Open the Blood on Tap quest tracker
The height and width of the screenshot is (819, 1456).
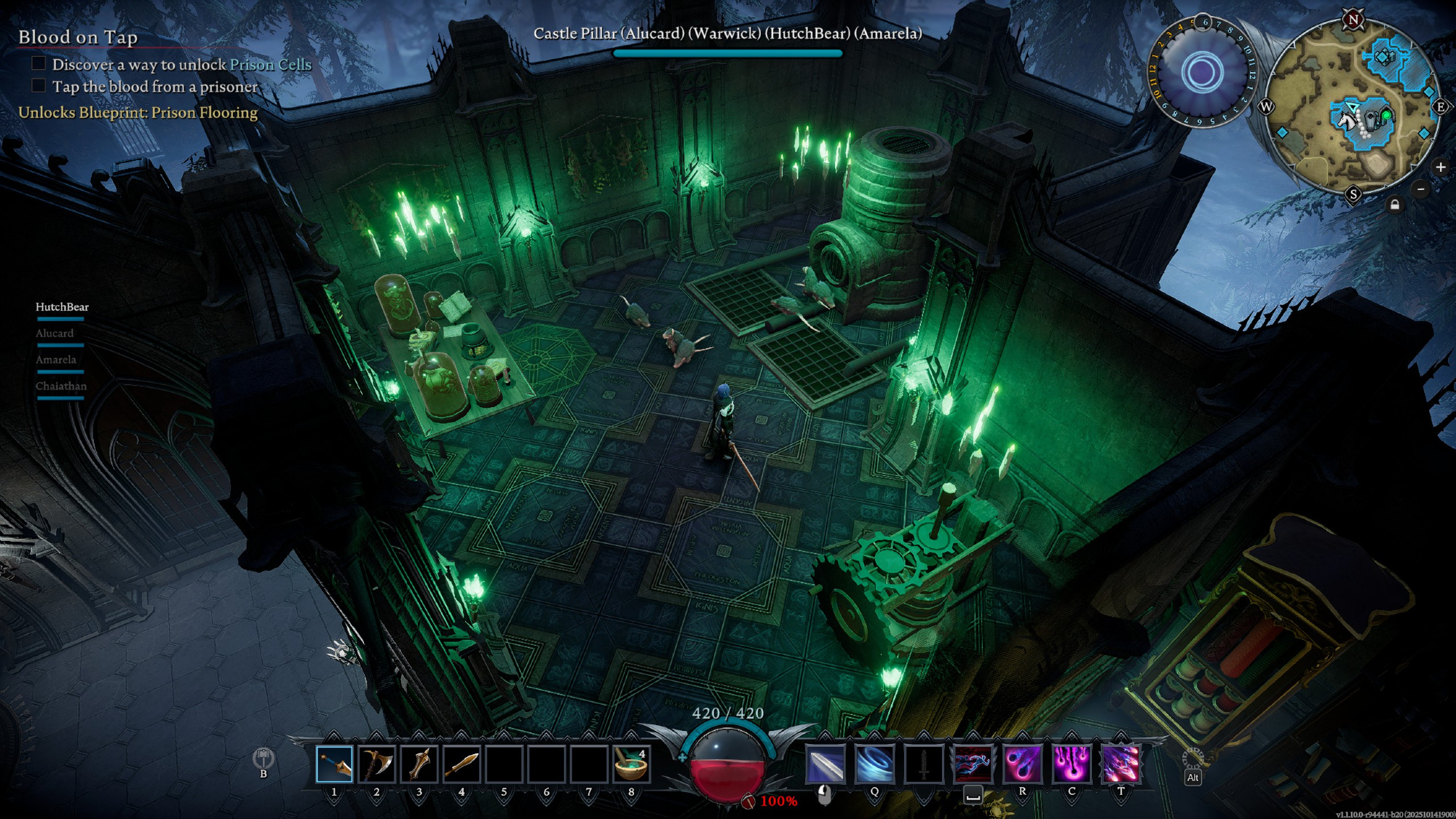78,37
